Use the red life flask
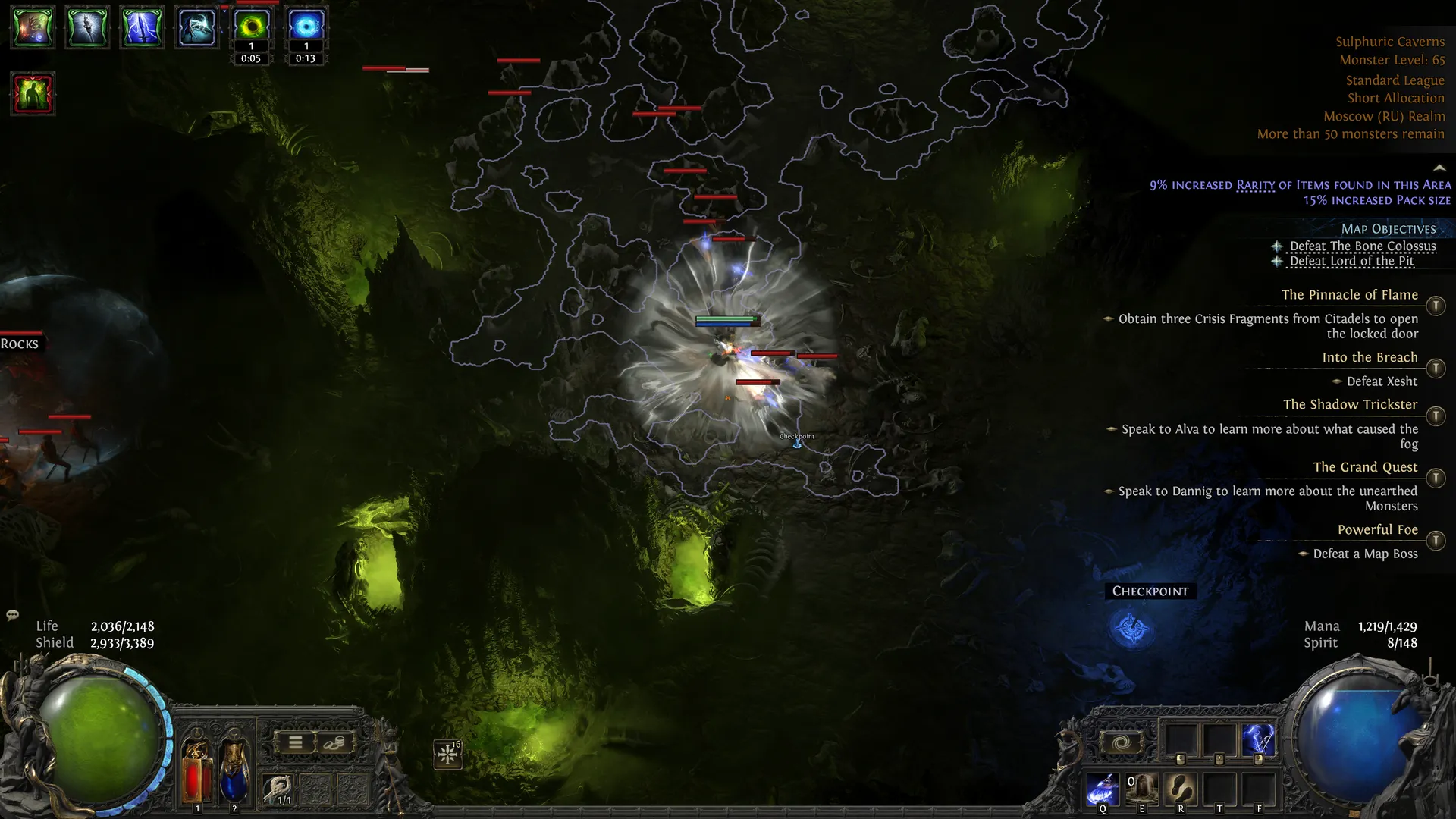The height and width of the screenshot is (819, 1456). pyautogui.click(x=196, y=770)
